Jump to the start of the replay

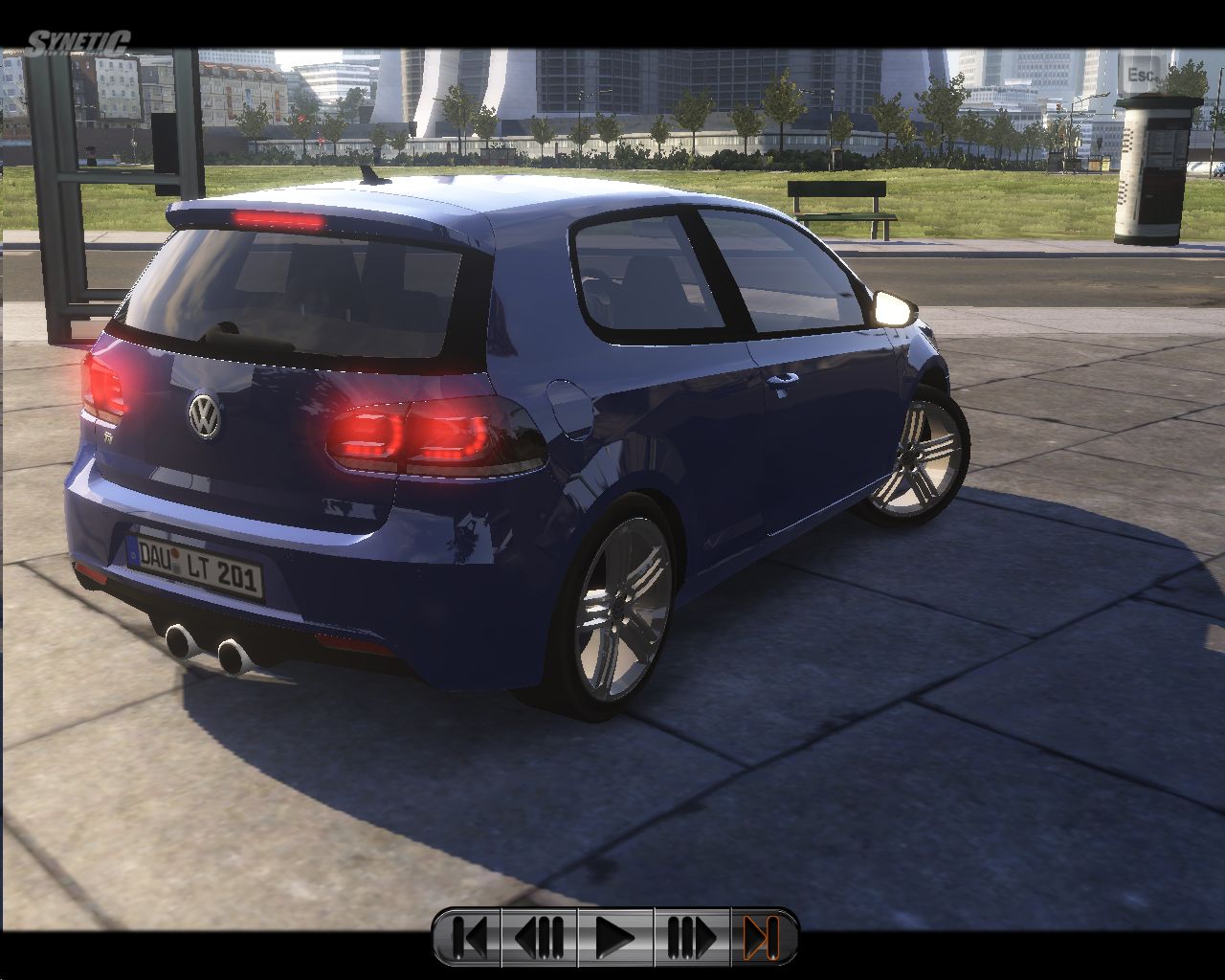(469, 937)
